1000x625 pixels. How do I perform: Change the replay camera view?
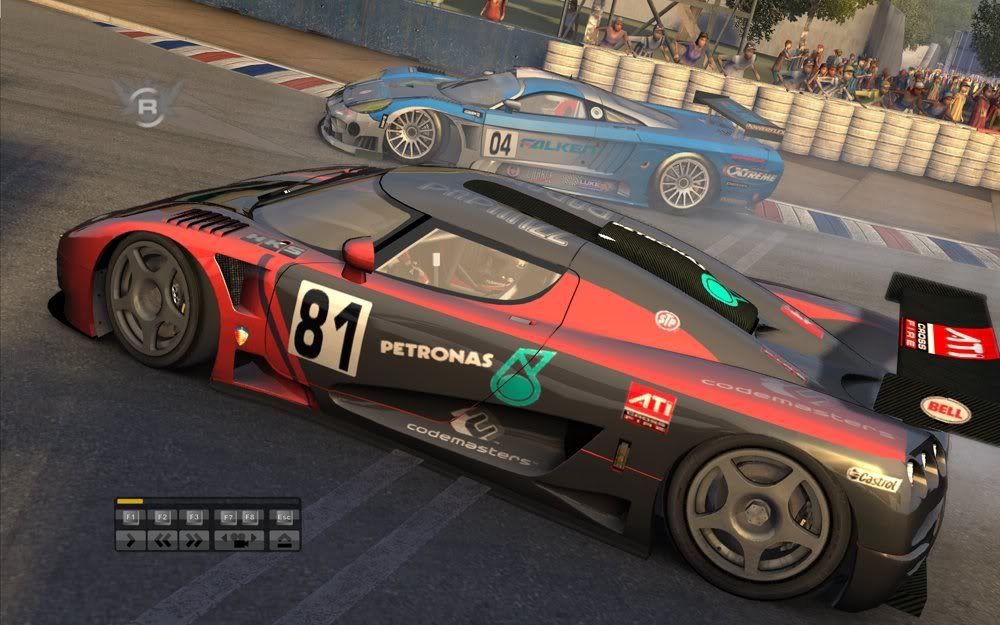click(x=240, y=540)
